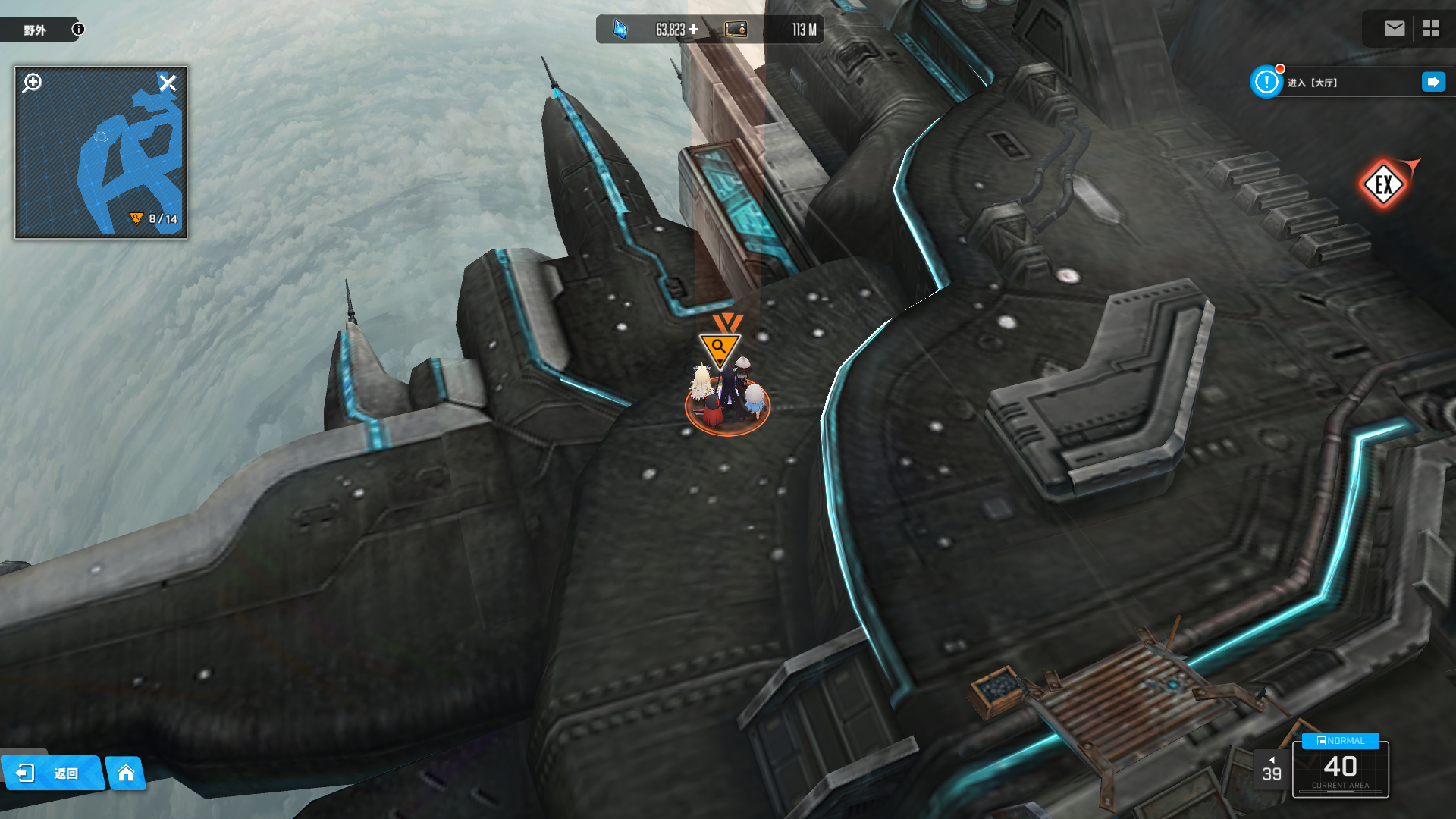
Task: Zoom the minimap with magnifier icon
Action: pyautogui.click(x=33, y=83)
